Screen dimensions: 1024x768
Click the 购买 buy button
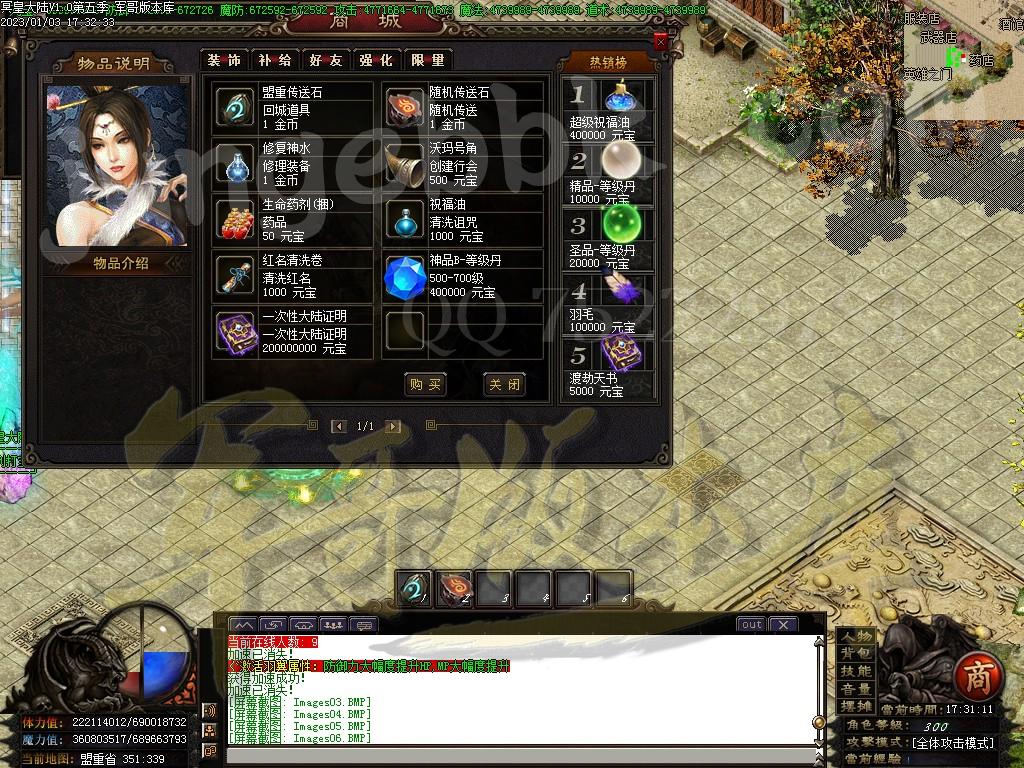425,385
